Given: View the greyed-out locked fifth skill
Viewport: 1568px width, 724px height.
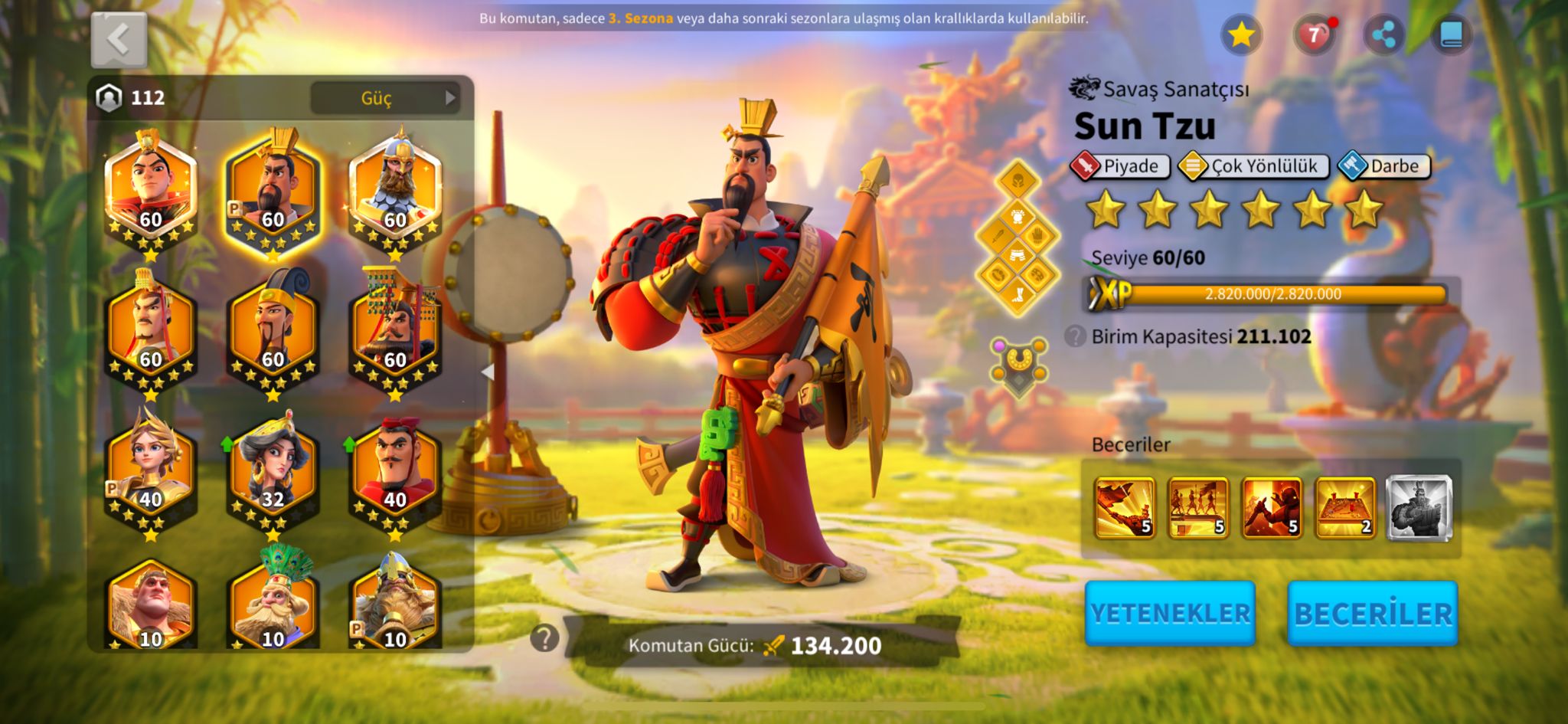Looking at the screenshot, I should click(x=1419, y=507).
